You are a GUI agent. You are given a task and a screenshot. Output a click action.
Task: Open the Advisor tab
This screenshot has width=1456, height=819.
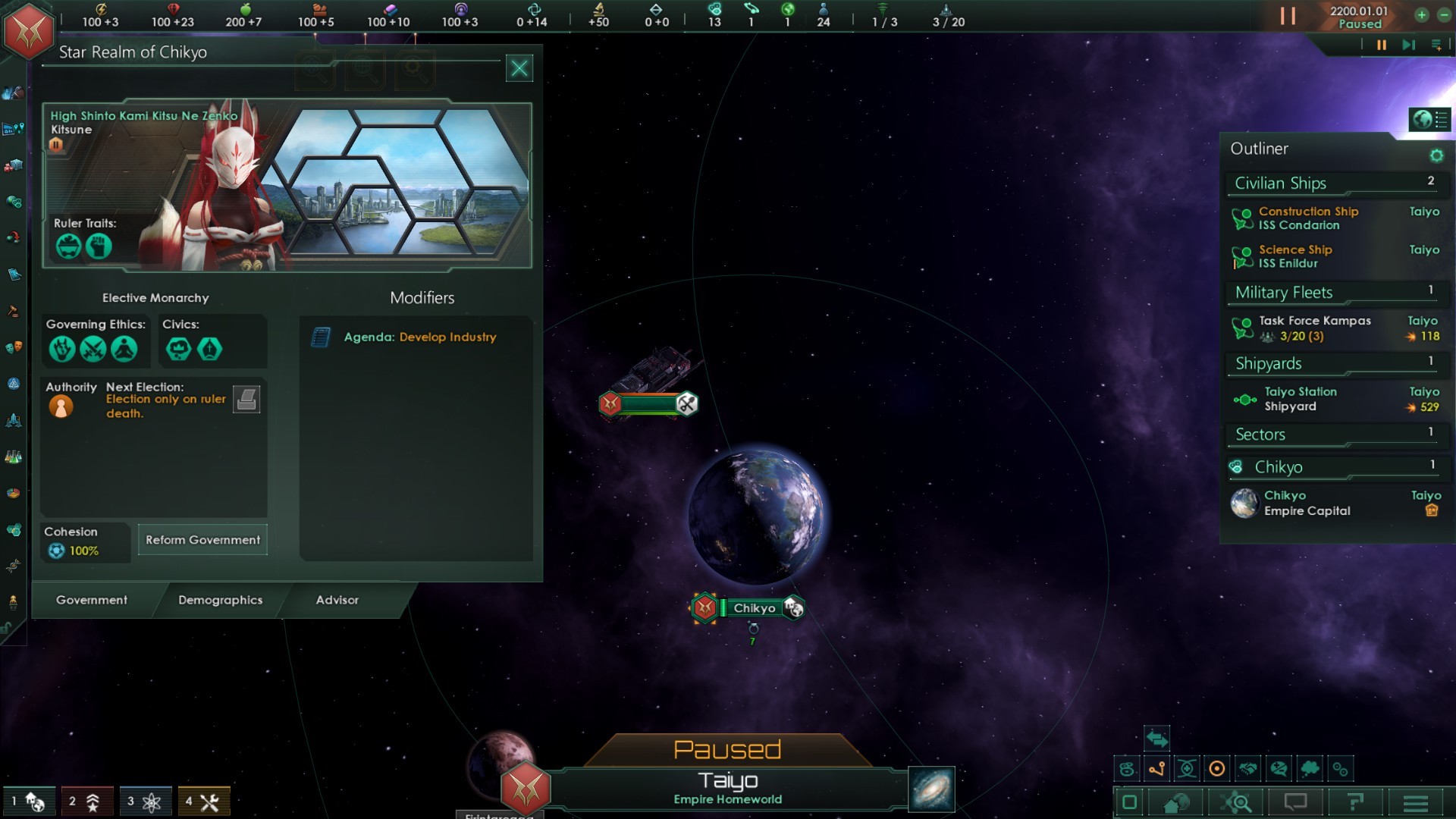(337, 600)
